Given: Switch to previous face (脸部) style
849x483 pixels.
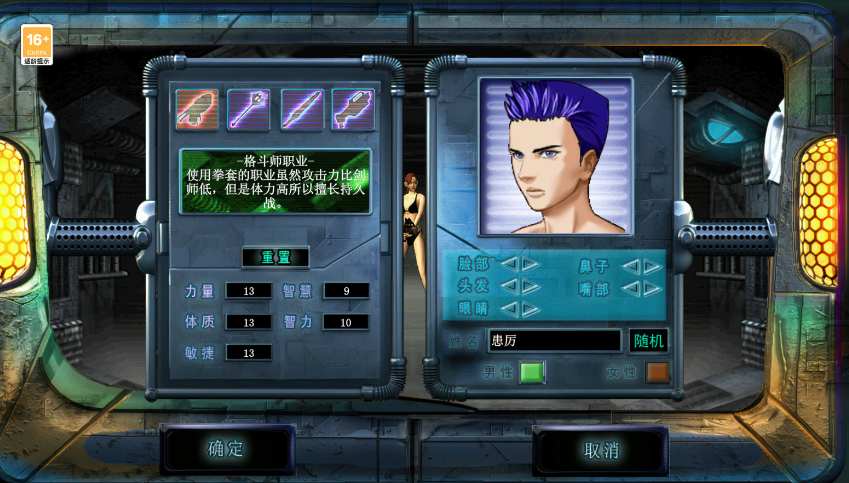Looking at the screenshot, I should pyautogui.click(x=508, y=264).
